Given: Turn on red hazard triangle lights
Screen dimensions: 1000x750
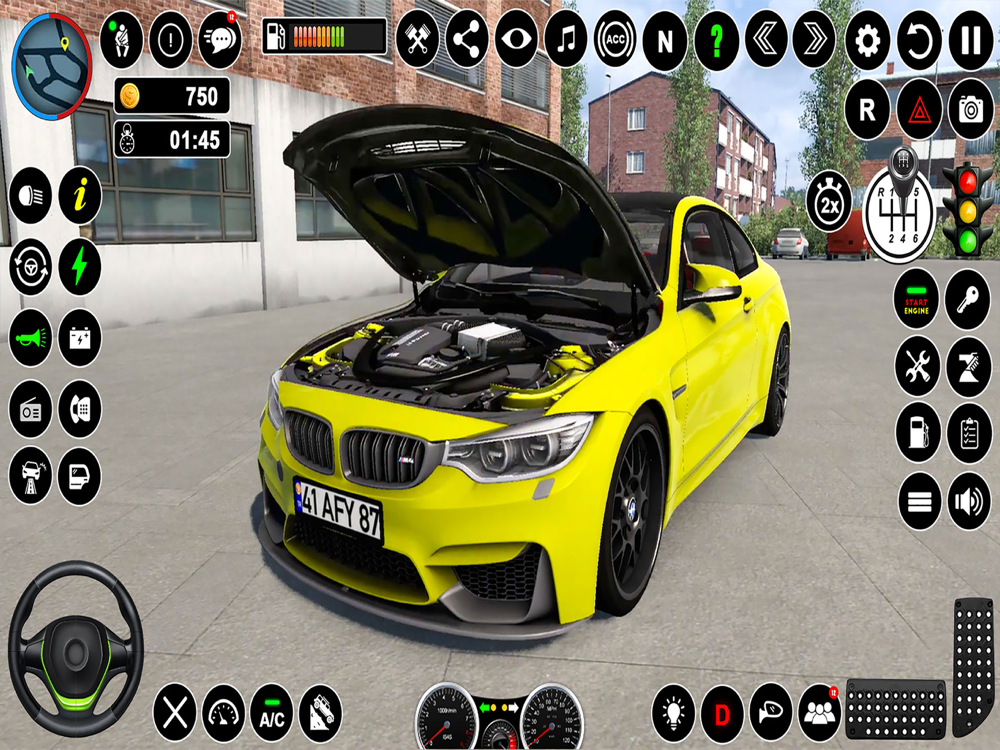Looking at the screenshot, I should click(919, 108).
